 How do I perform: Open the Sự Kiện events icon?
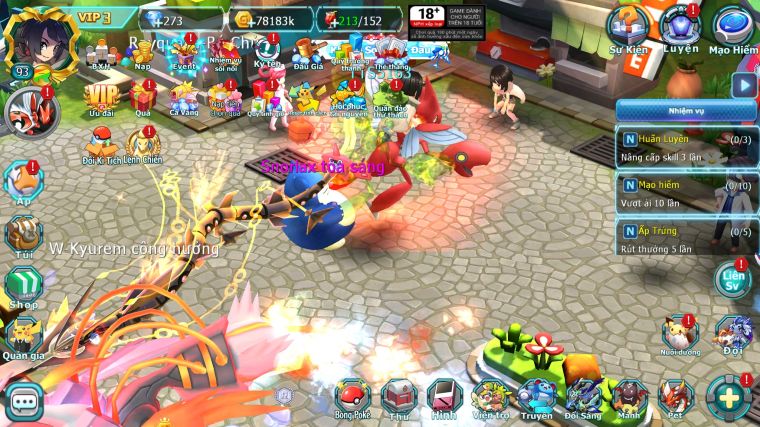630,30
